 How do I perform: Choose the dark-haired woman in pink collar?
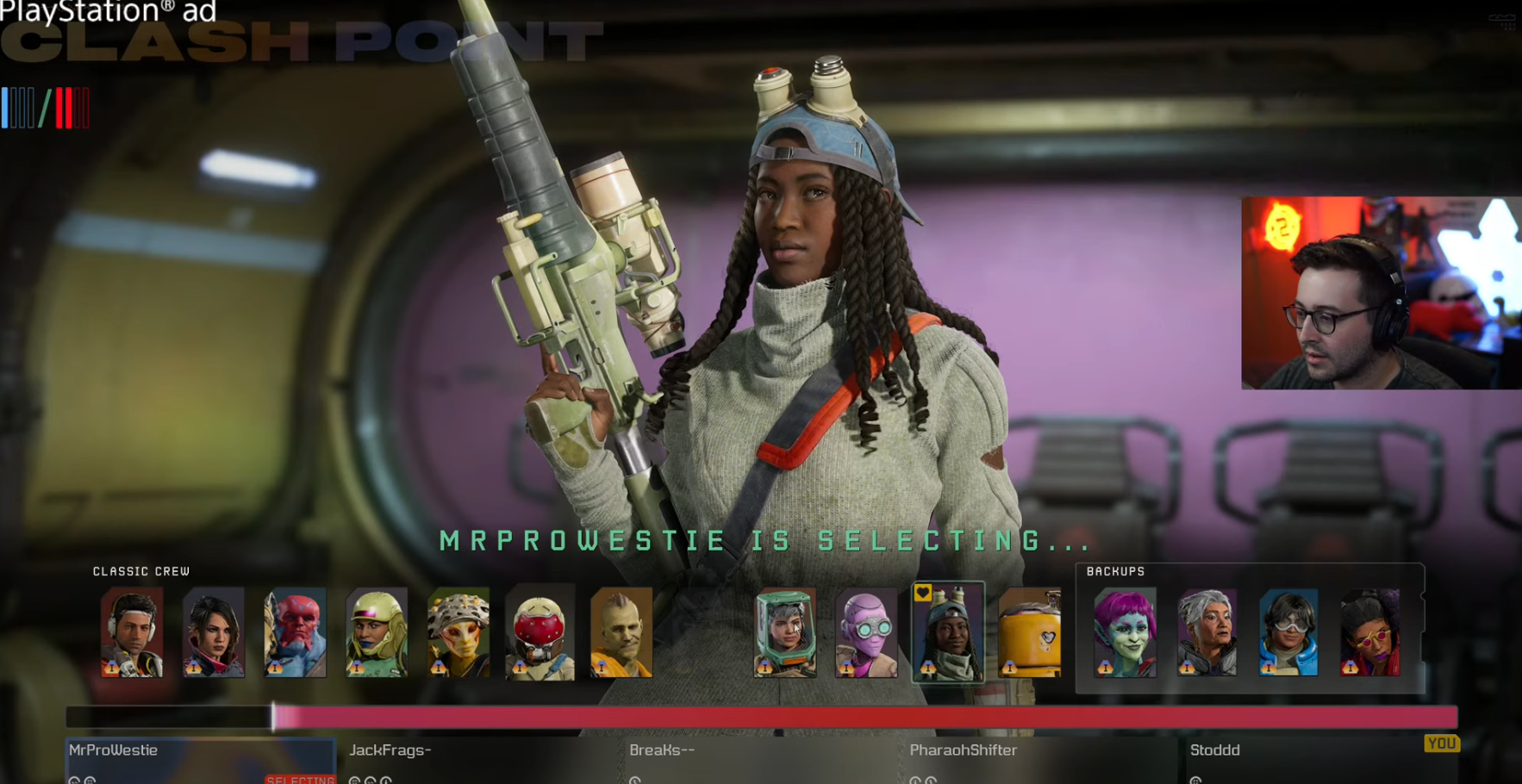pyautogui.click(x=214, y=632)
